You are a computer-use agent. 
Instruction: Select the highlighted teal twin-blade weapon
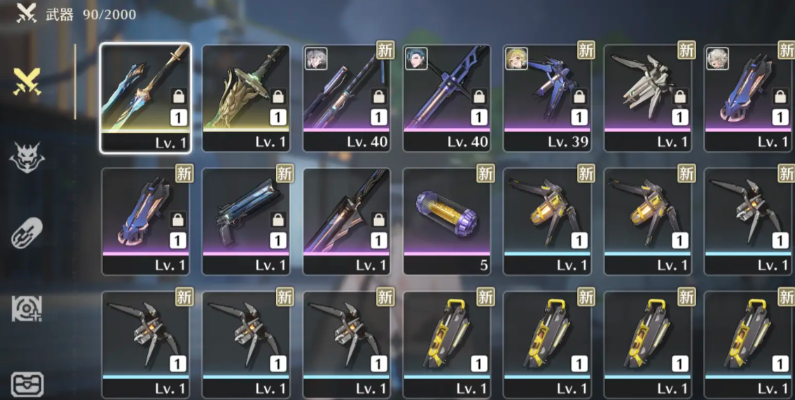[x=145, y=96]
